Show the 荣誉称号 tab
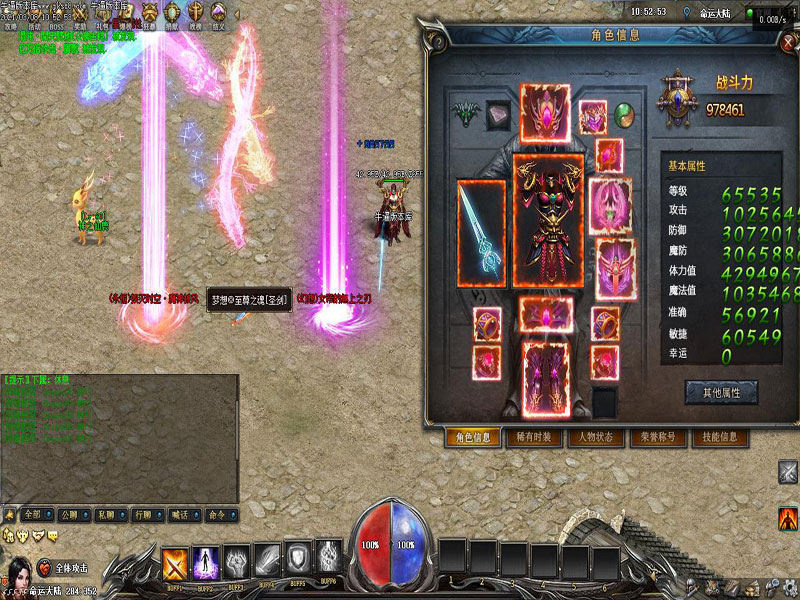The image size is (800, 600). 657,437
